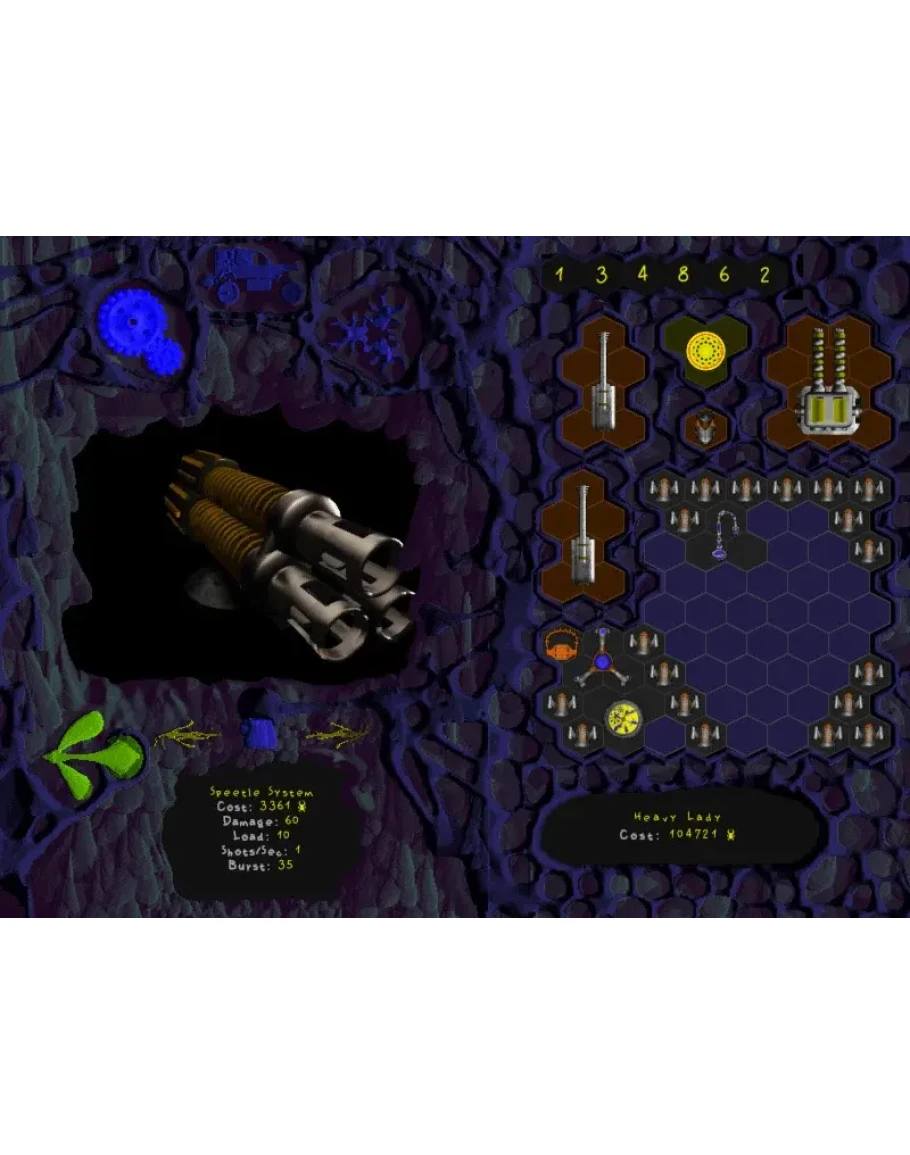Viewport: 910px width, 1155px height.
Task: Select the yellow ring device slot
Action: 705,350
